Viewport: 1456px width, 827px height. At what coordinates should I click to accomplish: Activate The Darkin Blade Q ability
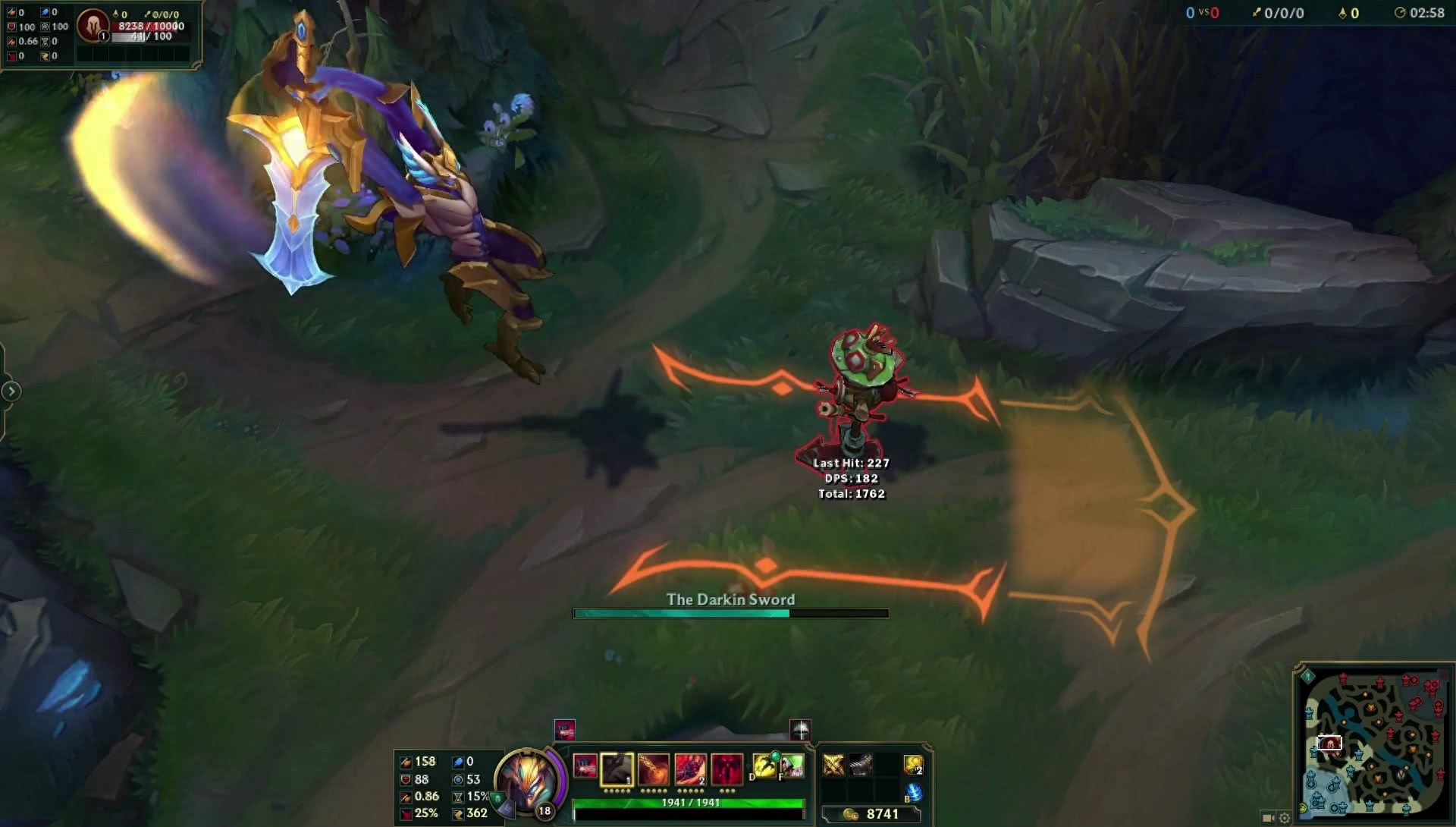coord(617,769)
